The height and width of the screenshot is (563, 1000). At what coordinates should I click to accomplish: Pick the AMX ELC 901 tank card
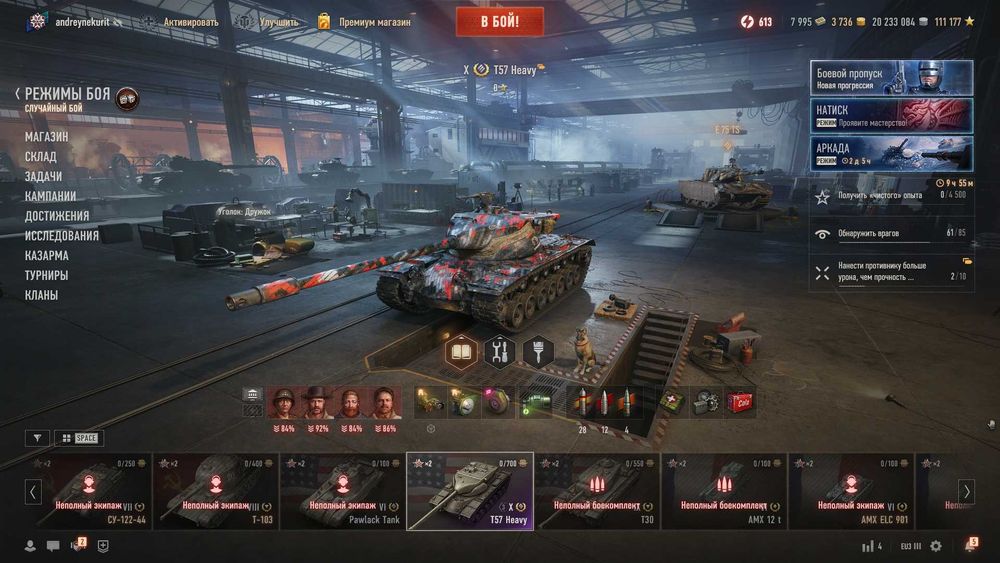tap(851, 491)
